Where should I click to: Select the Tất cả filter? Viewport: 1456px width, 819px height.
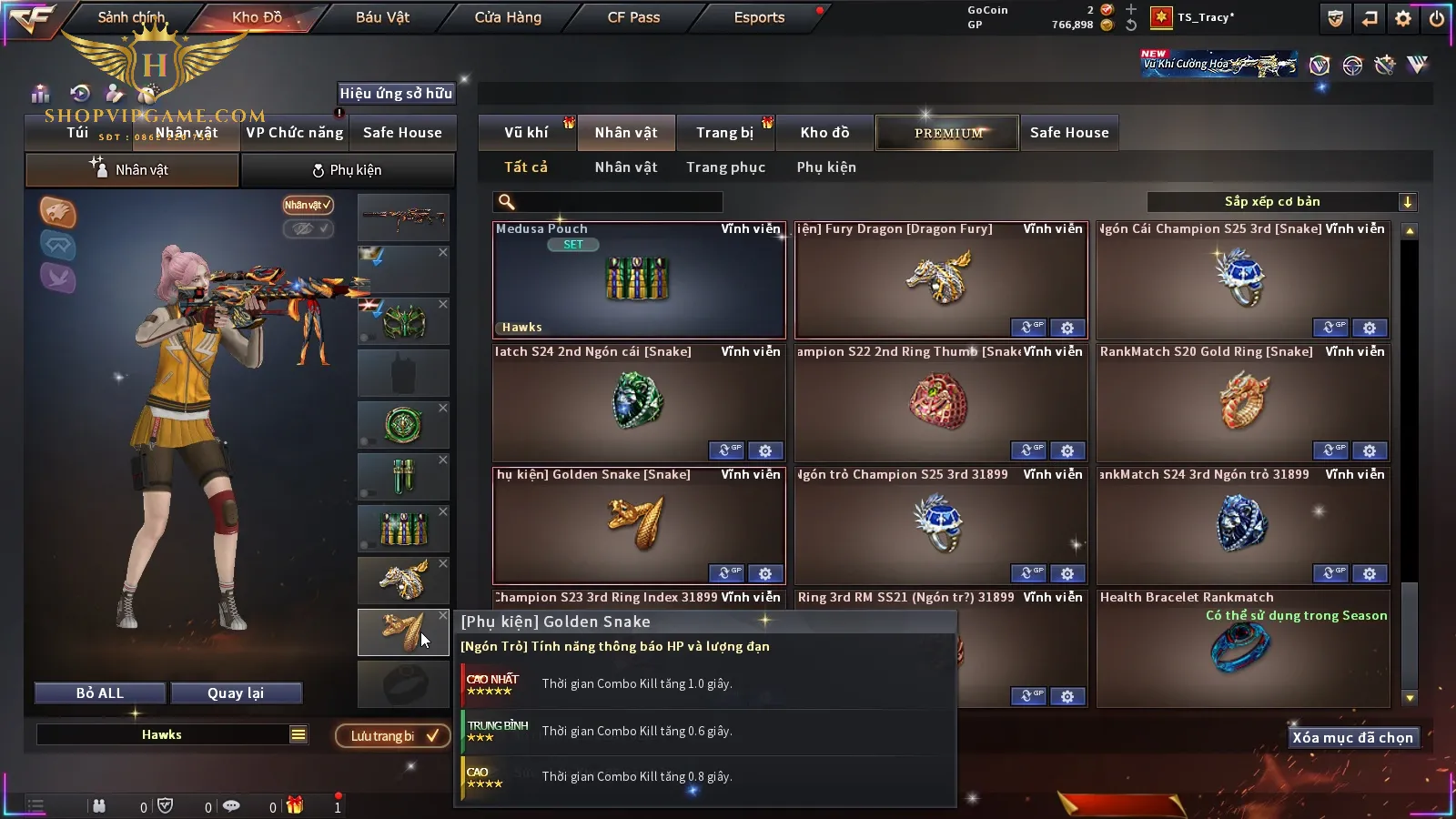click(526, 167)
